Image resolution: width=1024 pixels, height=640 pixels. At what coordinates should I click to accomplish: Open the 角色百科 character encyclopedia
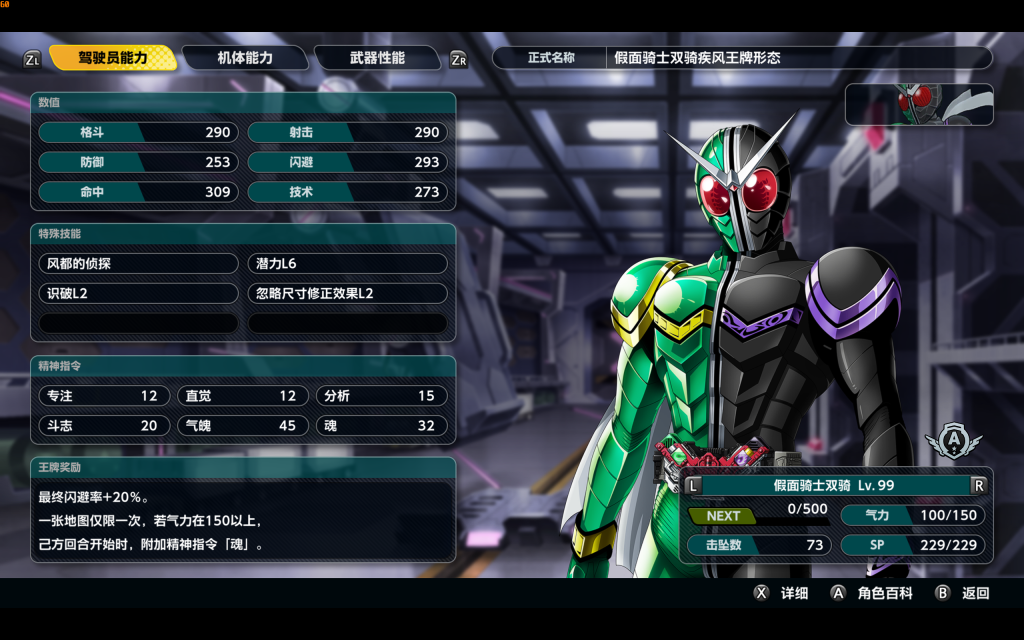click(x=873, y=593)
